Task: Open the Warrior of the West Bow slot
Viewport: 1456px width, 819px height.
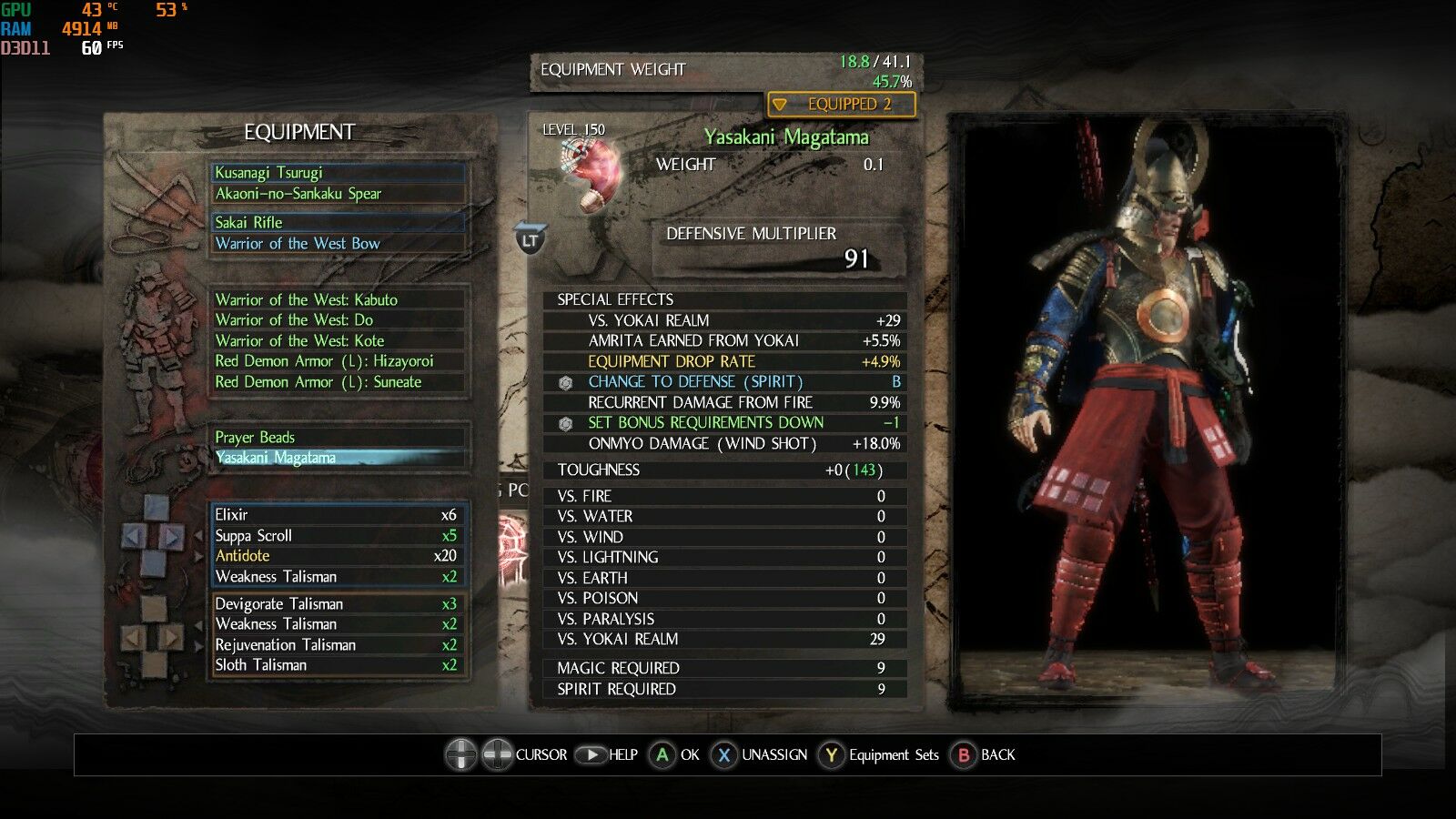Action: 338,244
